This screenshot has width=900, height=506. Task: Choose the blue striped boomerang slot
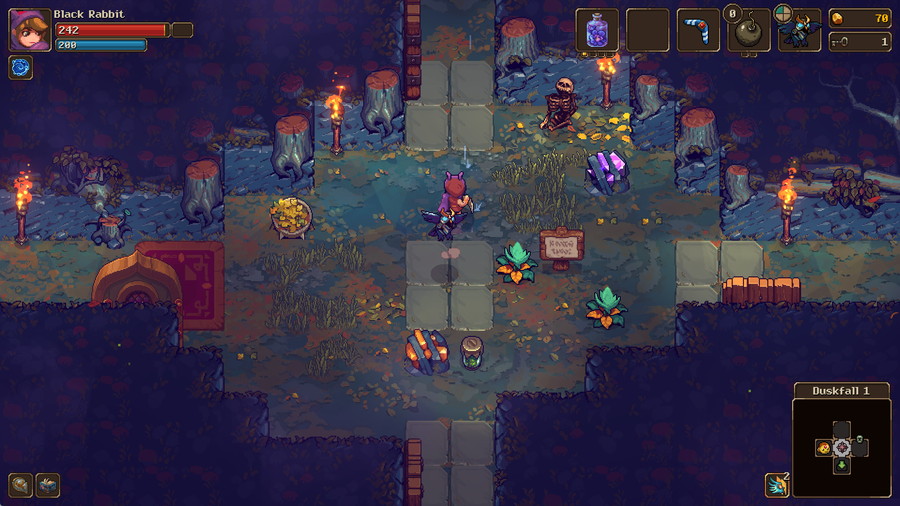698,30
